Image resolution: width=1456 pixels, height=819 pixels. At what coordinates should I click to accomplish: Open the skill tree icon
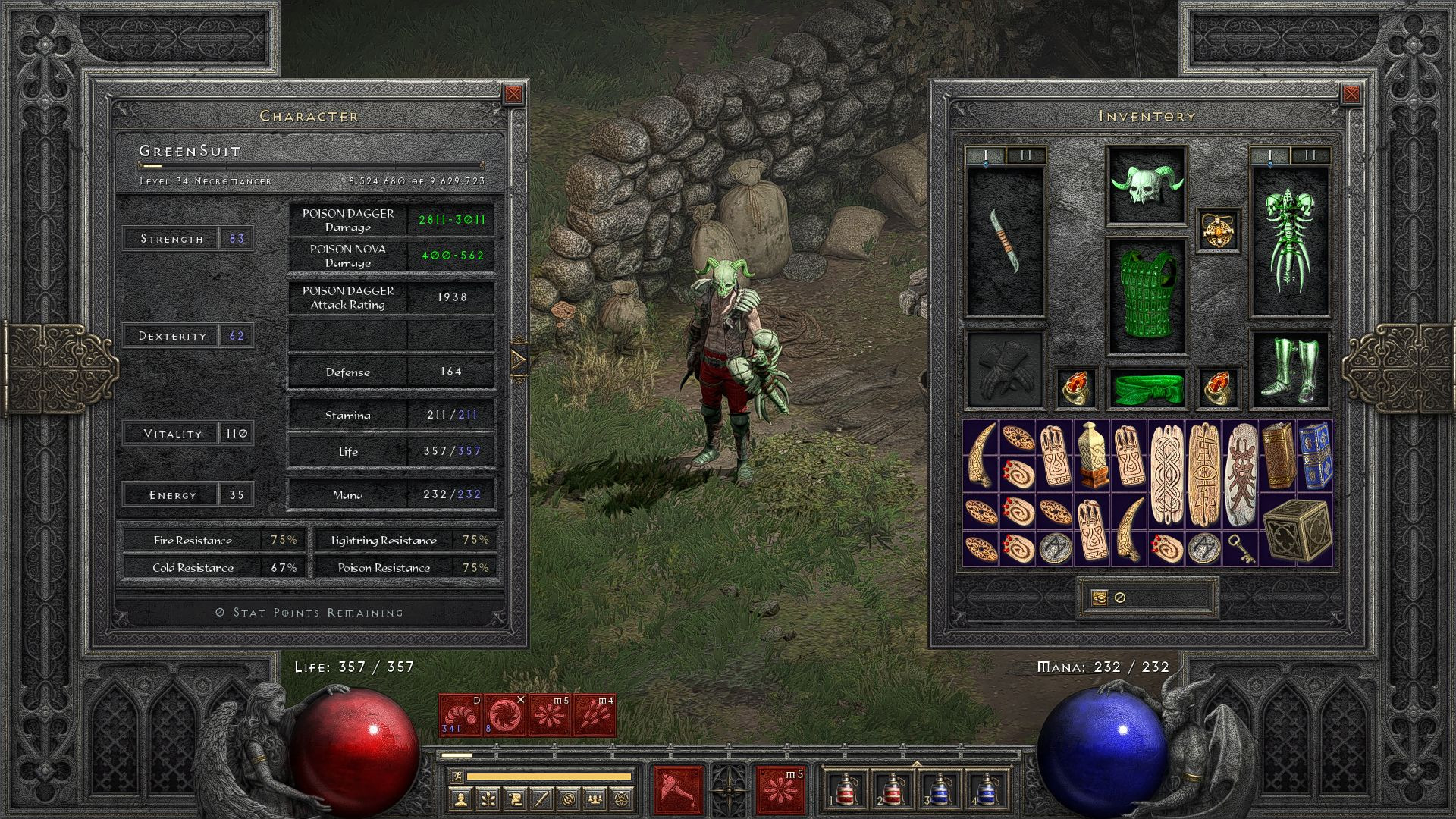tap(488, 800)
